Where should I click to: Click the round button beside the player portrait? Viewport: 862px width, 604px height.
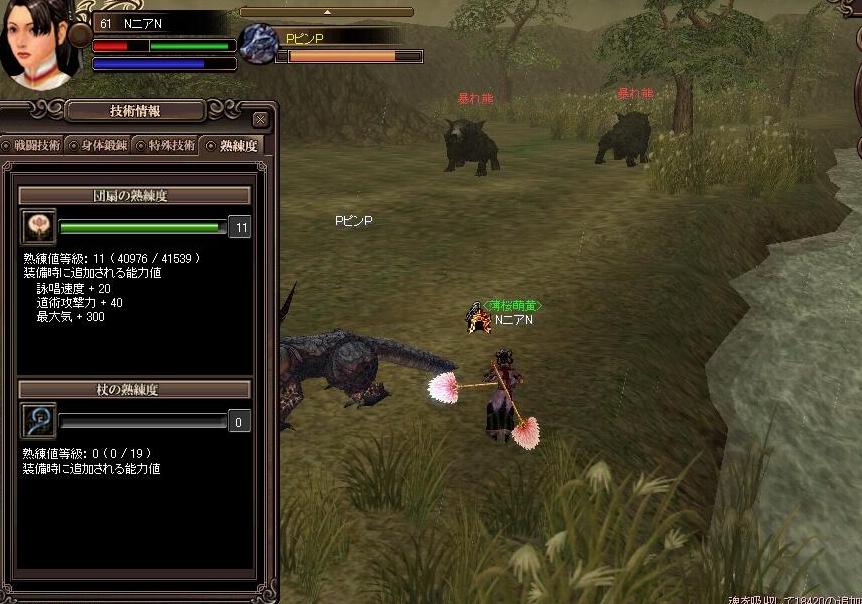pyautogui.click(x=80, y=37)
